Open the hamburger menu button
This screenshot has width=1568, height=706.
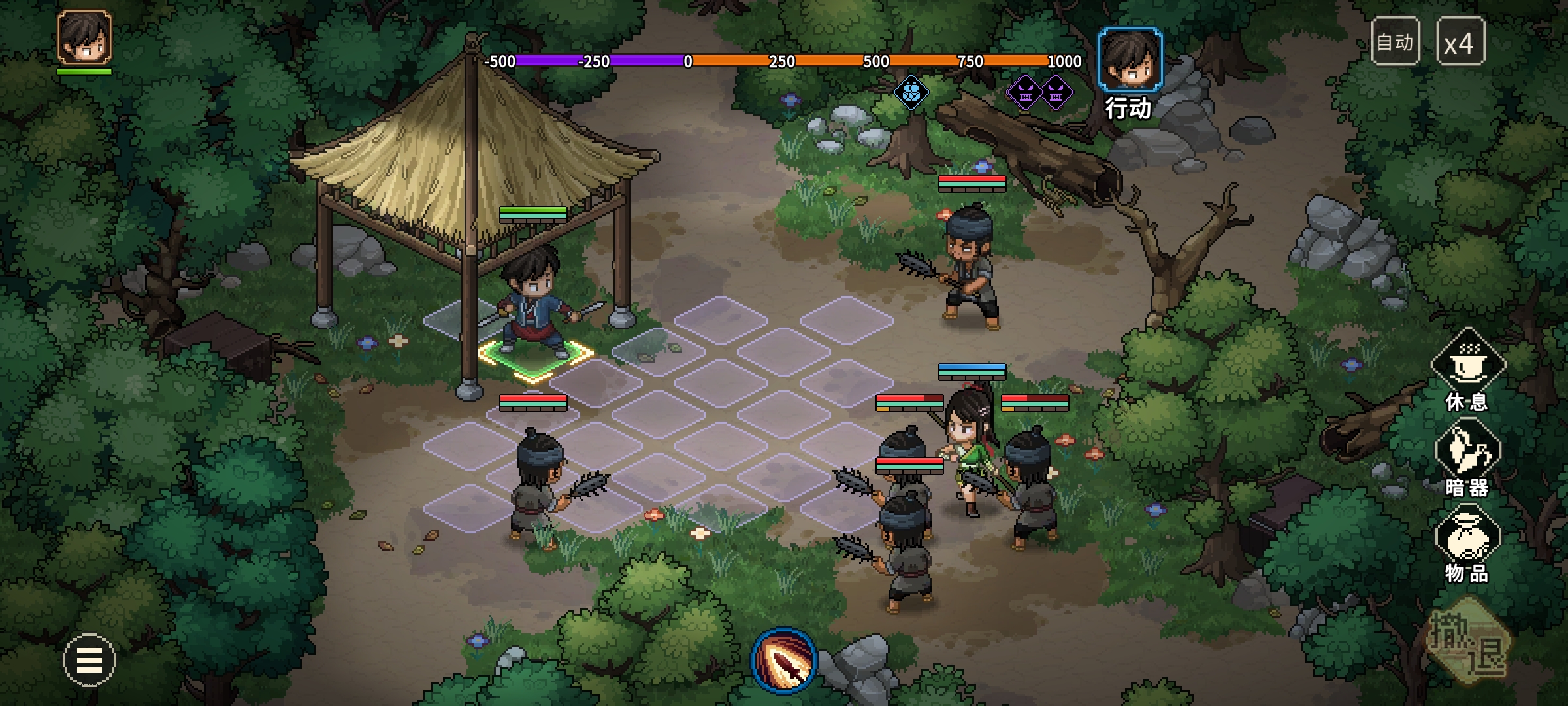(89, 660)
